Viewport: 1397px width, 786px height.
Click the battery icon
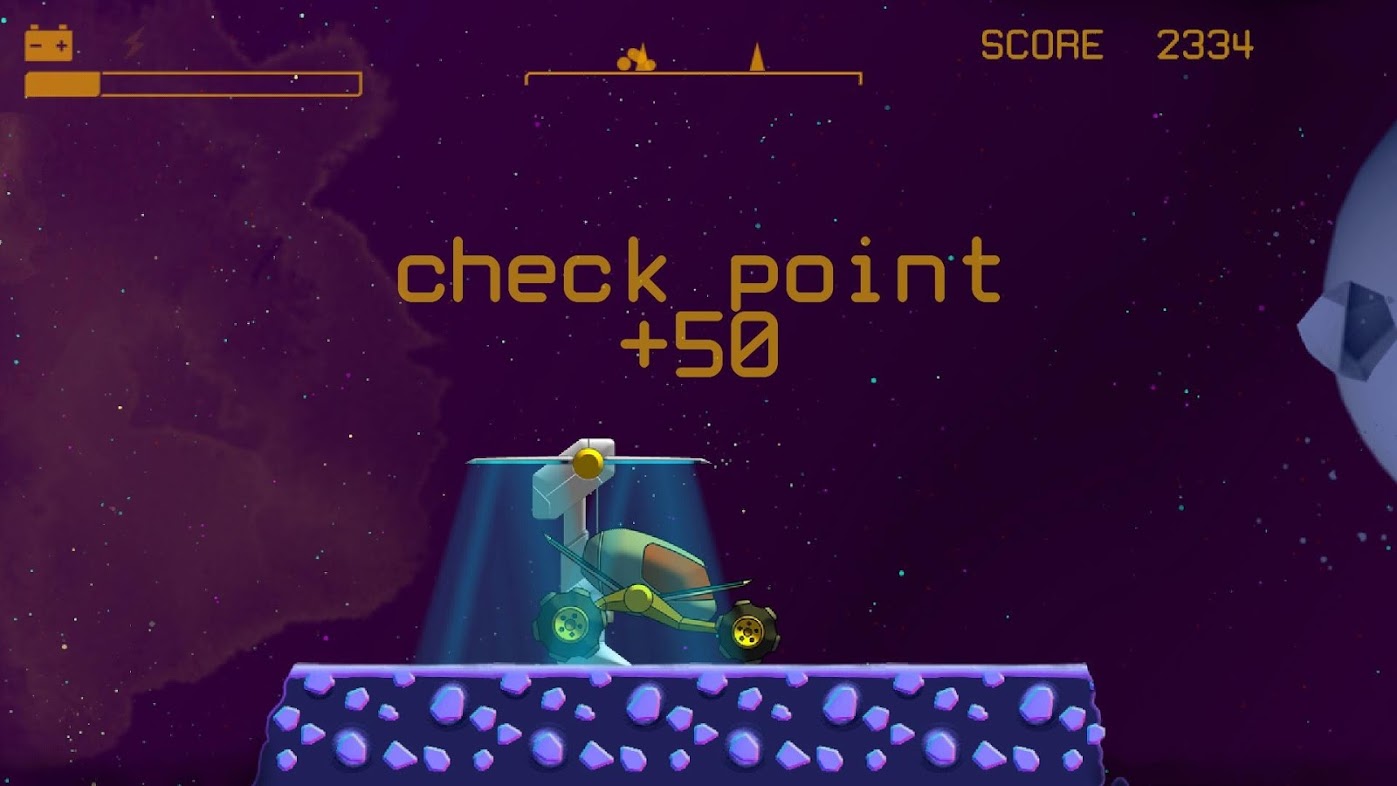click(x=48, y=45)
